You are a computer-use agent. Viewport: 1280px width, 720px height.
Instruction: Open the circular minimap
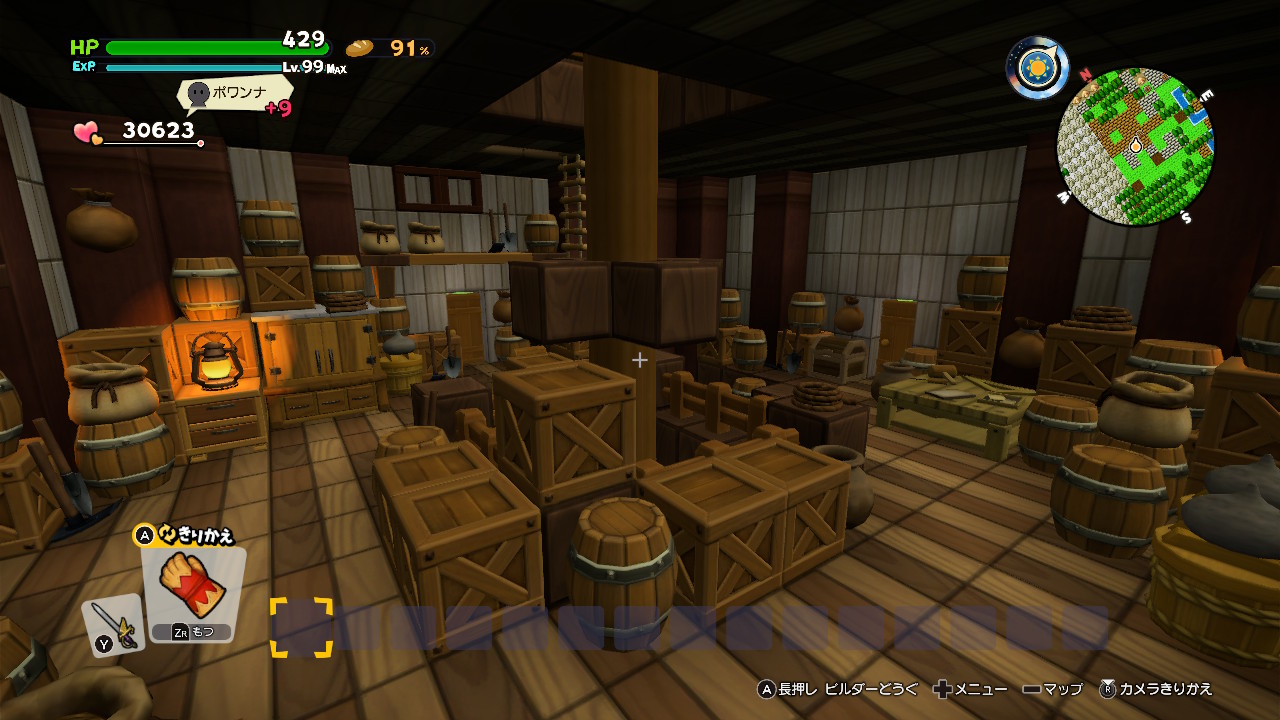(x=1135, y=146)
